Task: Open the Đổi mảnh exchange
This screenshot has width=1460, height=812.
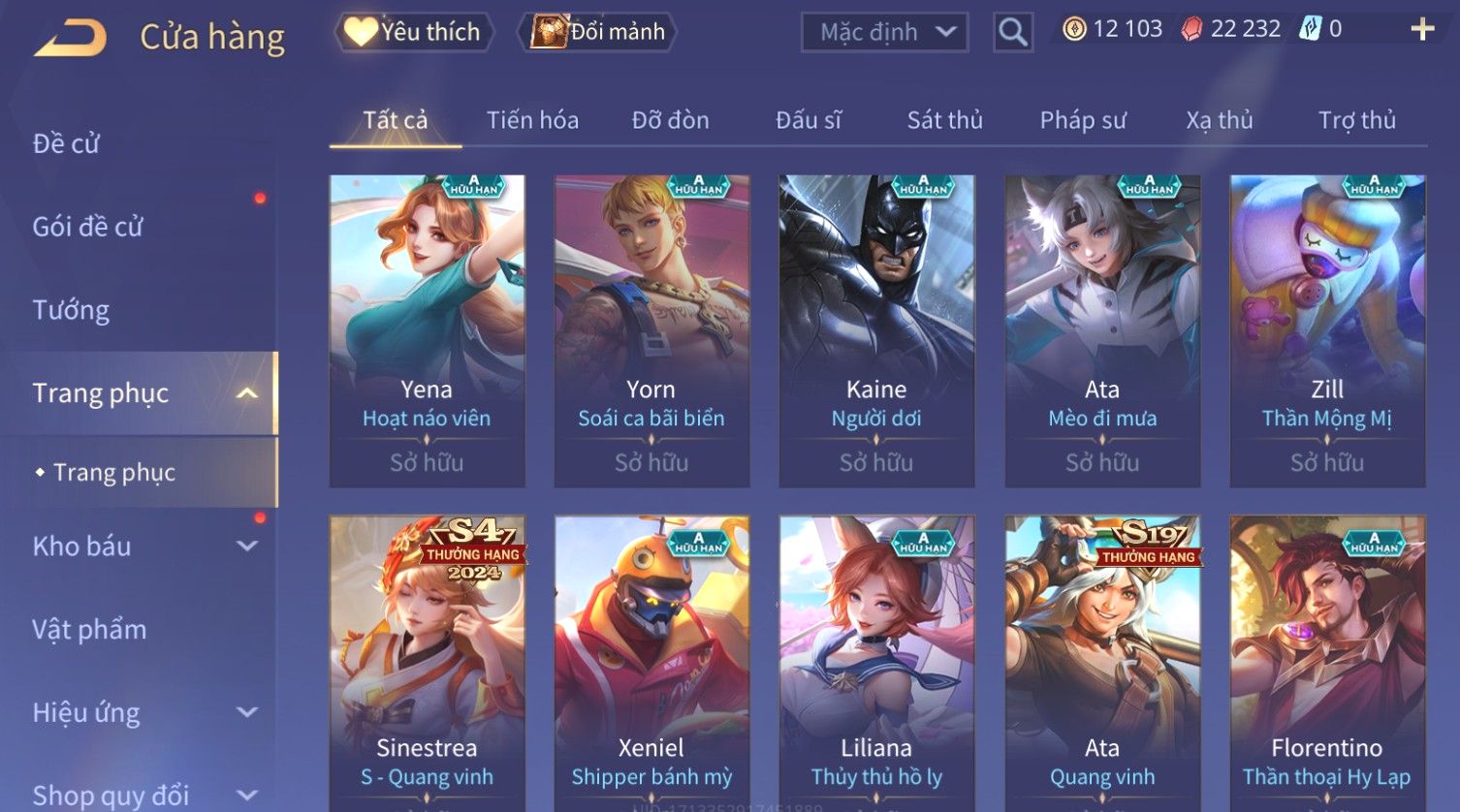Action: pos(600,32)
